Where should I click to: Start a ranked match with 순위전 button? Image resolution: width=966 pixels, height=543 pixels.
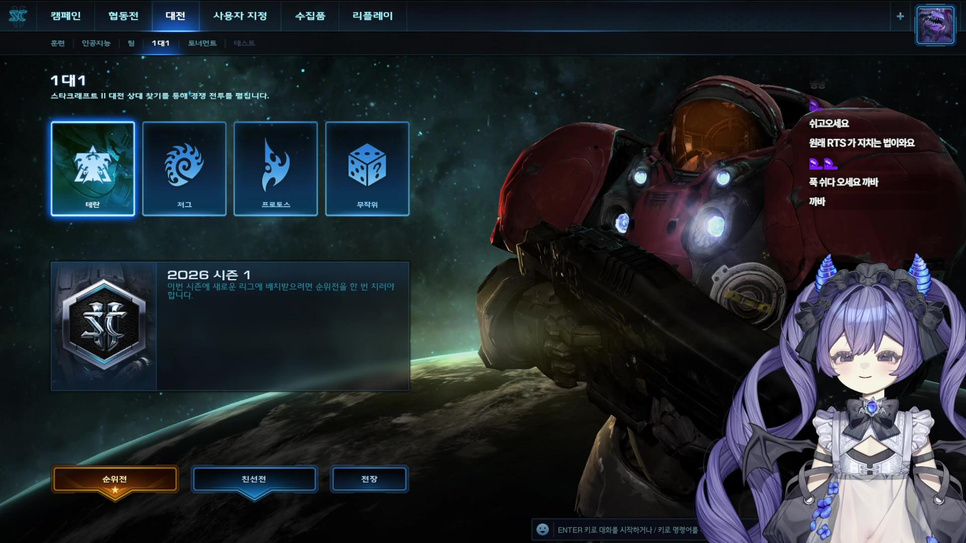point(115,480)
